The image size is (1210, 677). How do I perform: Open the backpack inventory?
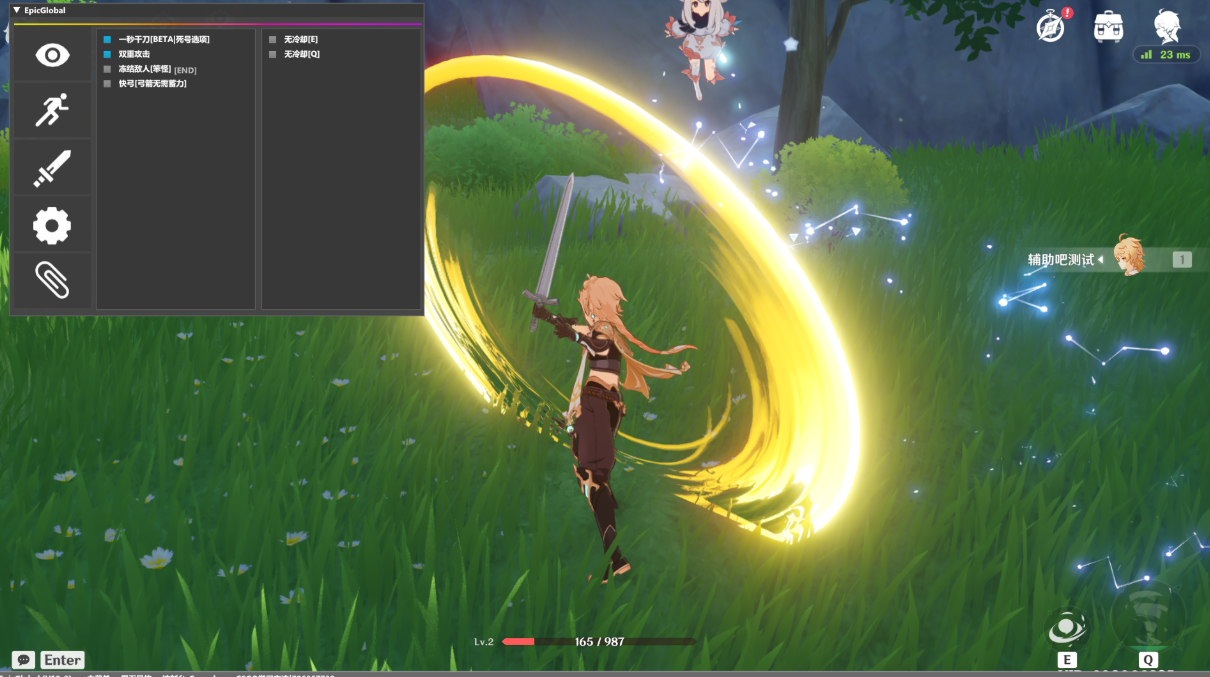click(1108, 27)
